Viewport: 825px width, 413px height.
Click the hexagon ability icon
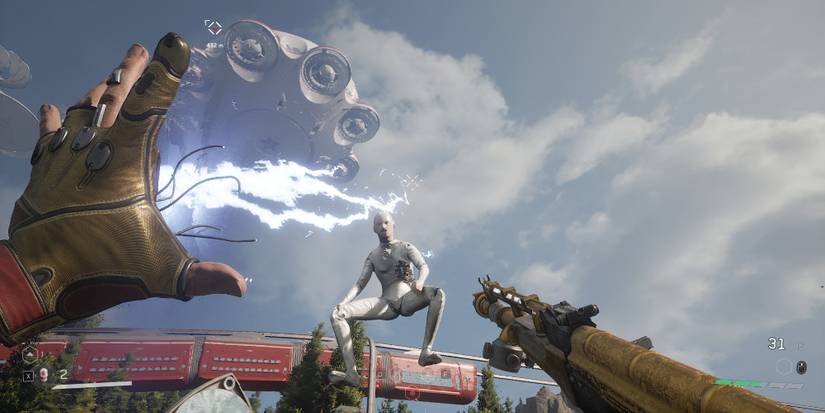click(x=29, y=354)
